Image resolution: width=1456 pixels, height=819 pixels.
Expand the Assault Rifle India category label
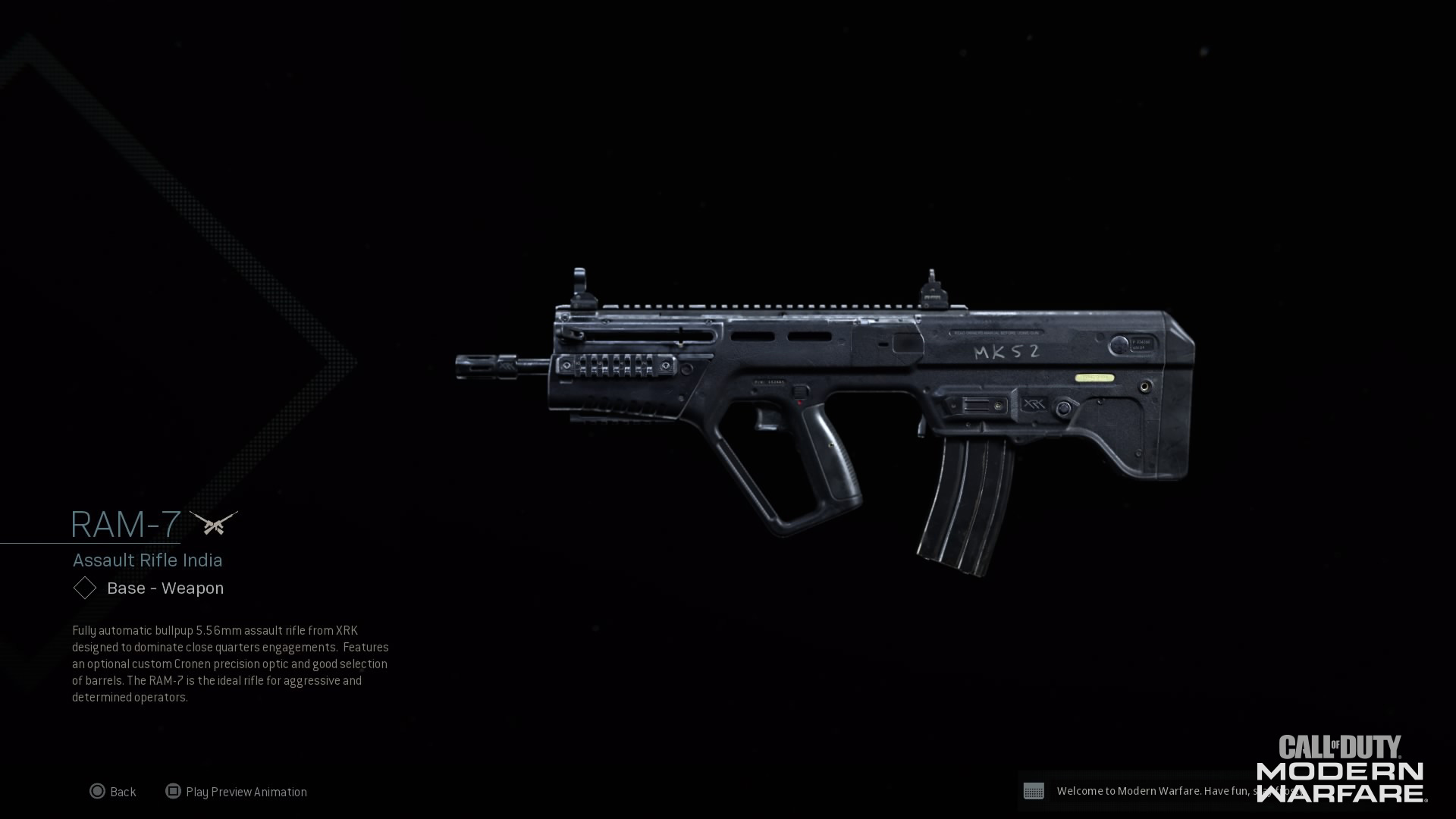click(147, 560)
